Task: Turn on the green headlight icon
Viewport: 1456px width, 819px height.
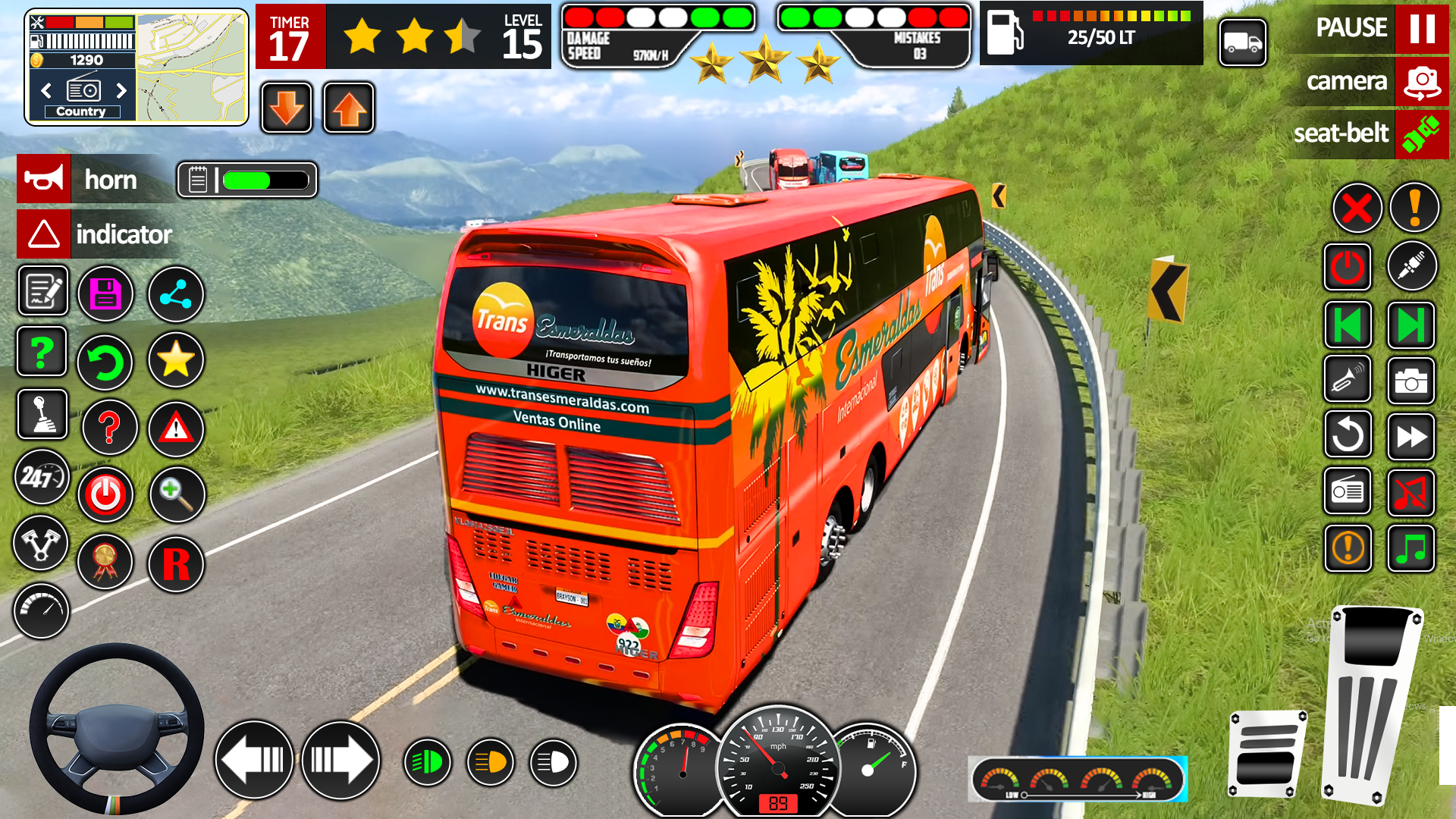Action: (428, 762)
